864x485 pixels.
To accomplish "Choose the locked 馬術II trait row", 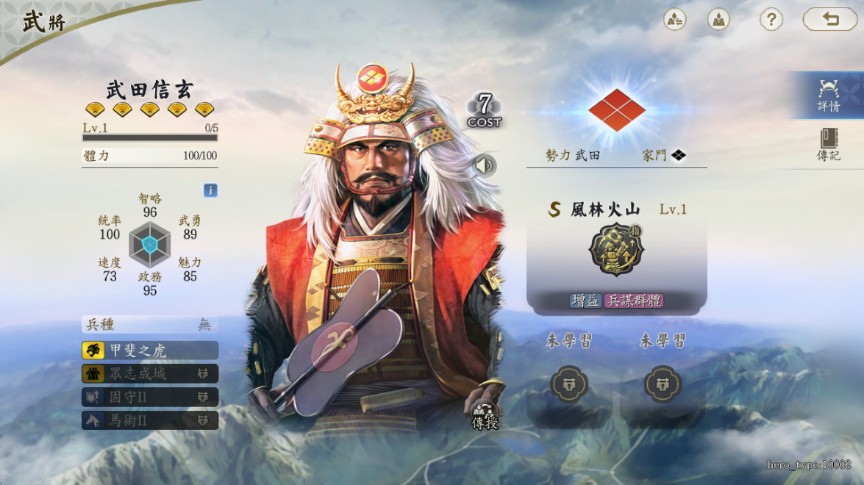I will click(150, 420).
